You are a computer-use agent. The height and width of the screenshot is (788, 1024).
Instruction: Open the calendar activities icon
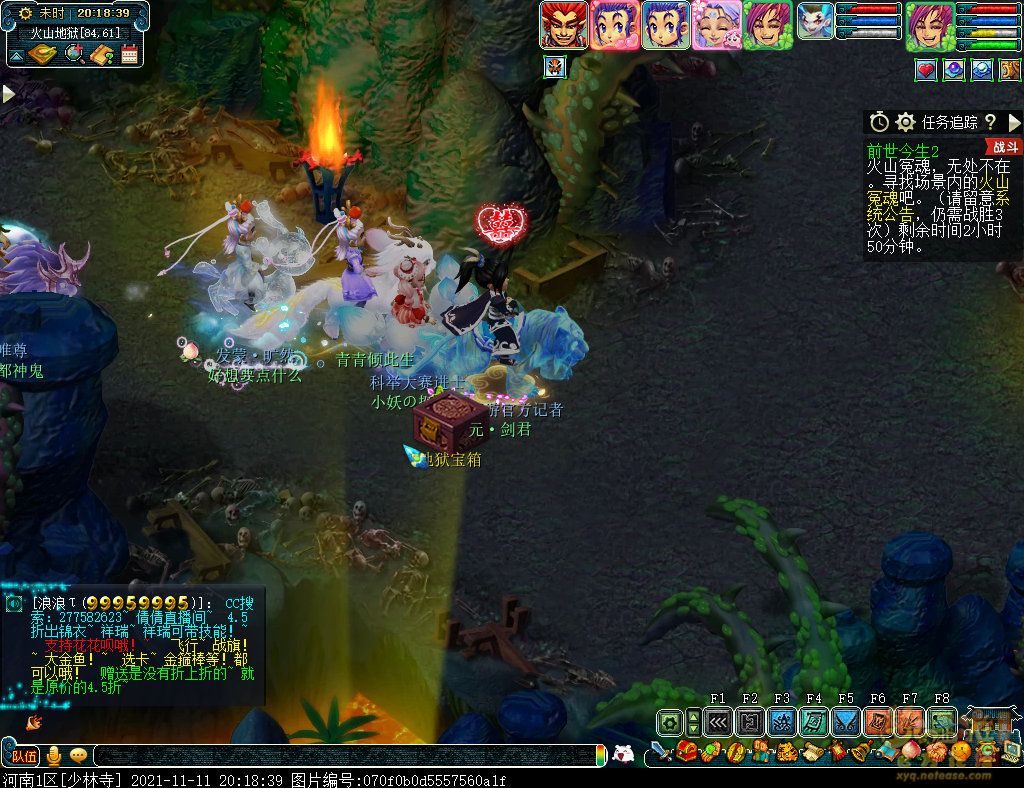pyautogui.click(x=129, y=54)
